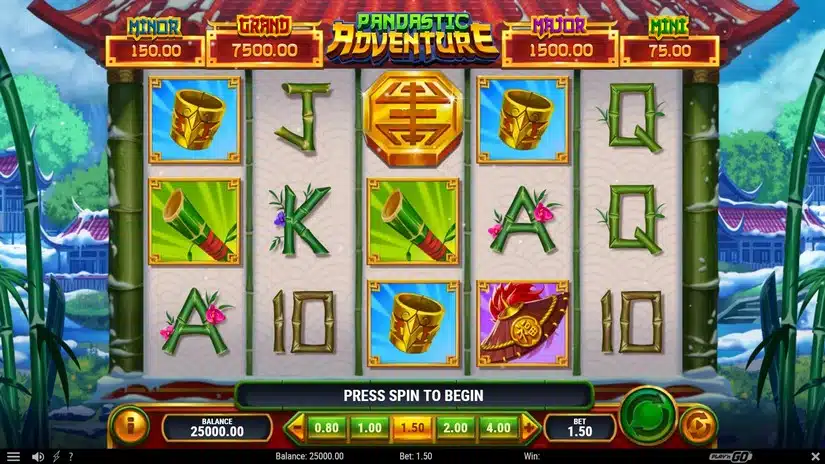Toggle fast play lightning bolt icon
825x464 pixels.
[x=55, y=457]
